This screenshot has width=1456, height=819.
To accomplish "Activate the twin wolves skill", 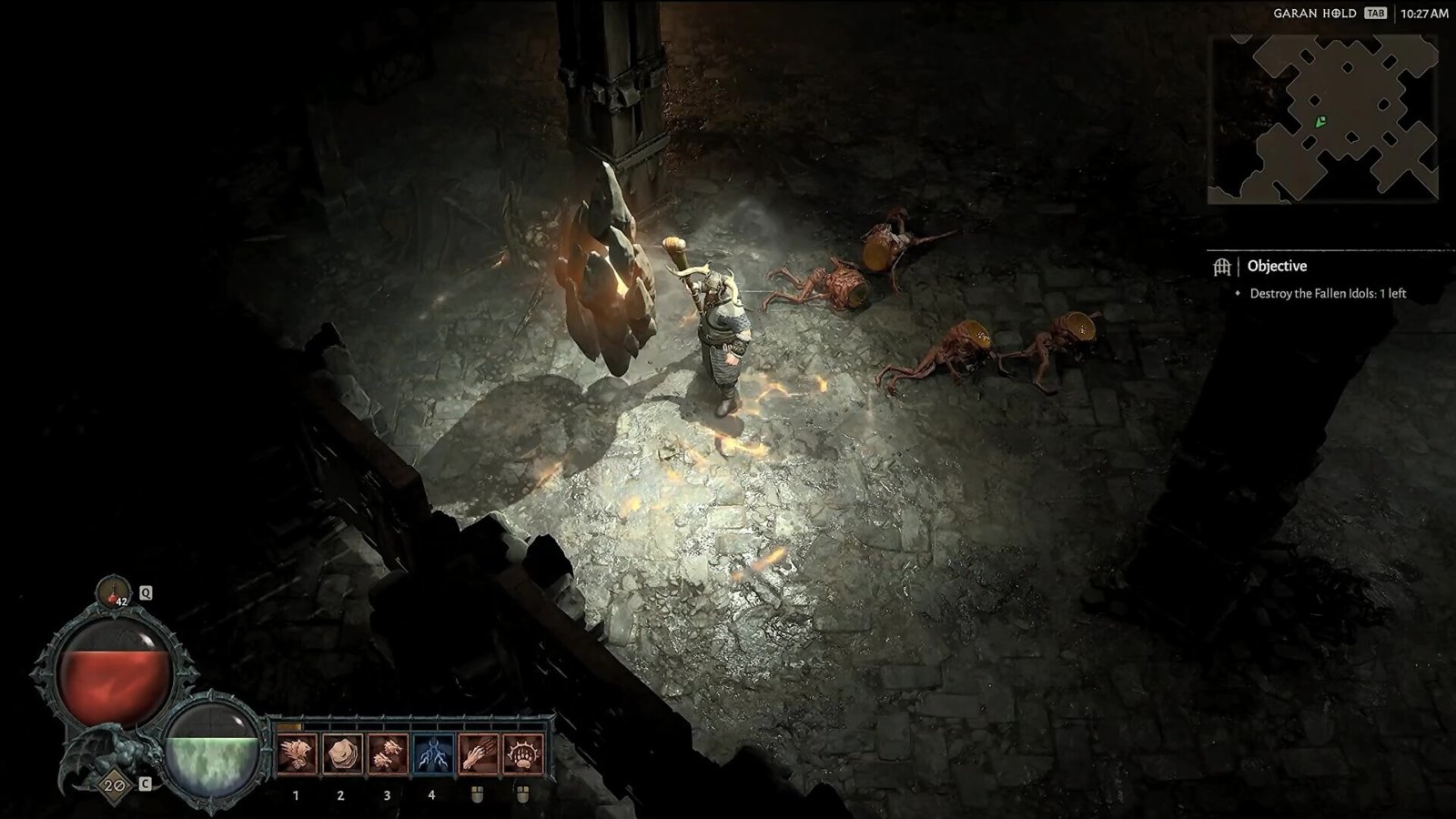I will (387, 755).
